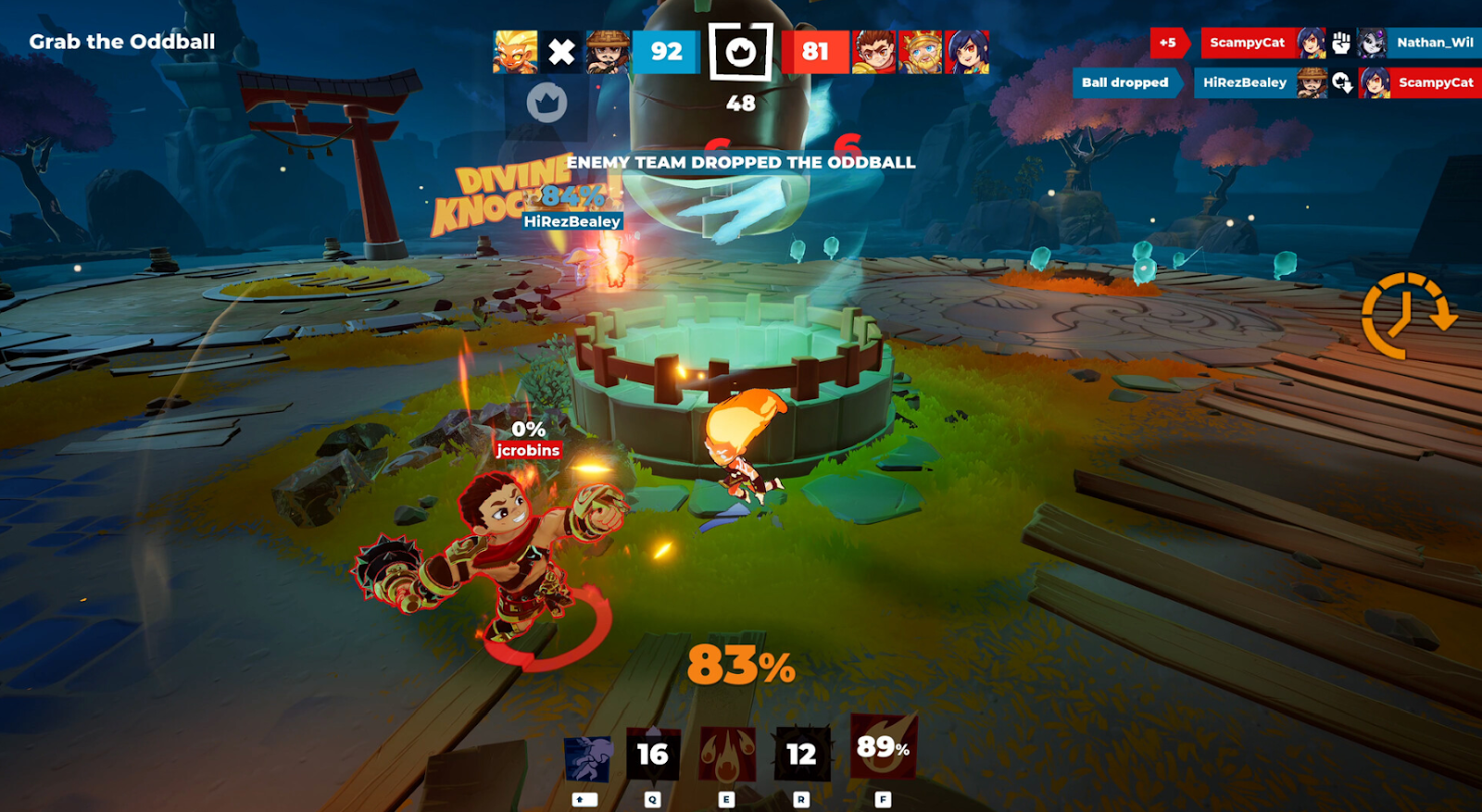Open the Grab the Oddball objective text
The height and width of the screenshot is (812, 1482).
122,42
